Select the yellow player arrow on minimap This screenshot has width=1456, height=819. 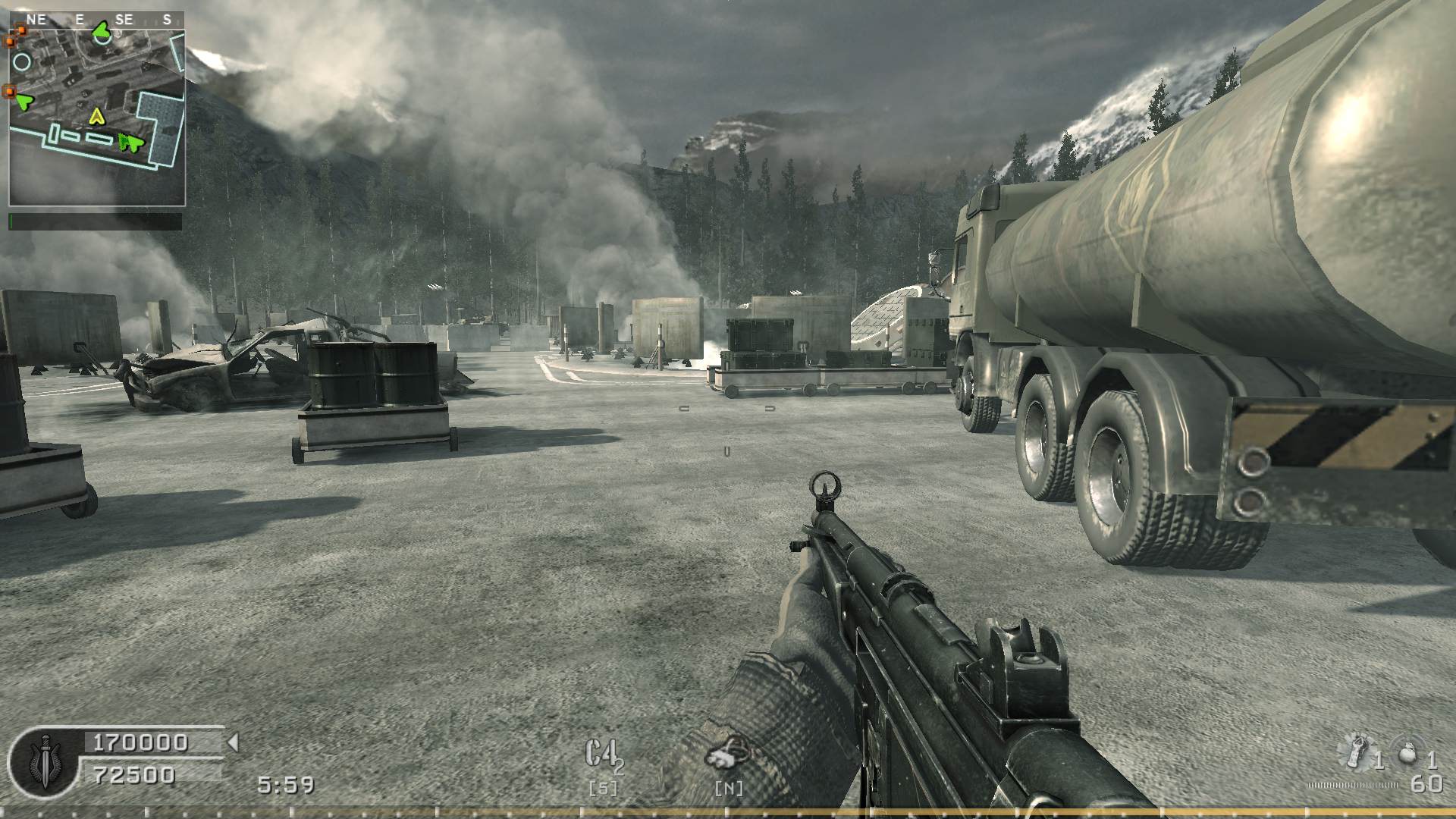point(96,116)
